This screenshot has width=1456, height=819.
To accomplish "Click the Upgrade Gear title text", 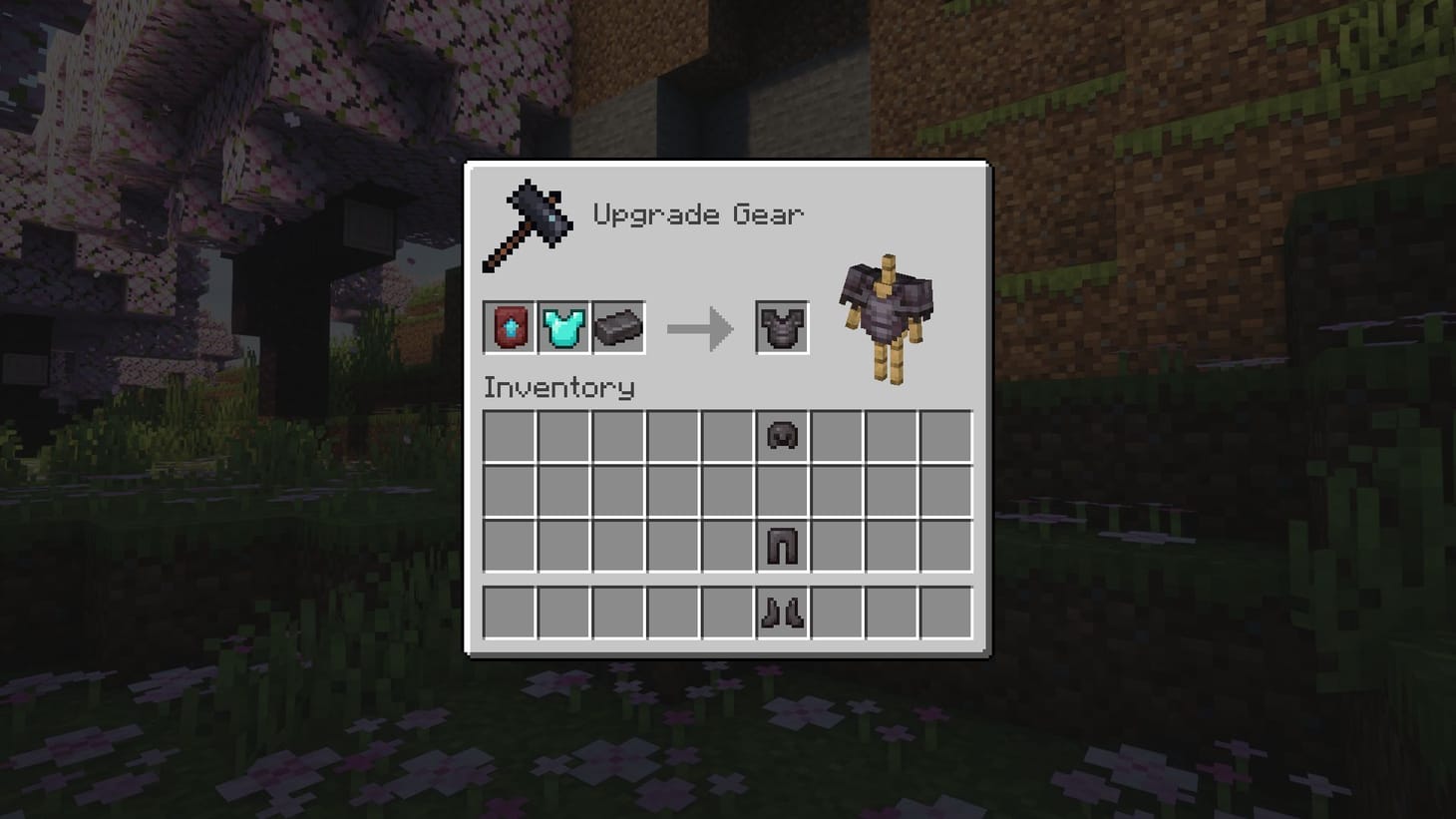I will click(x=701, y=212).
